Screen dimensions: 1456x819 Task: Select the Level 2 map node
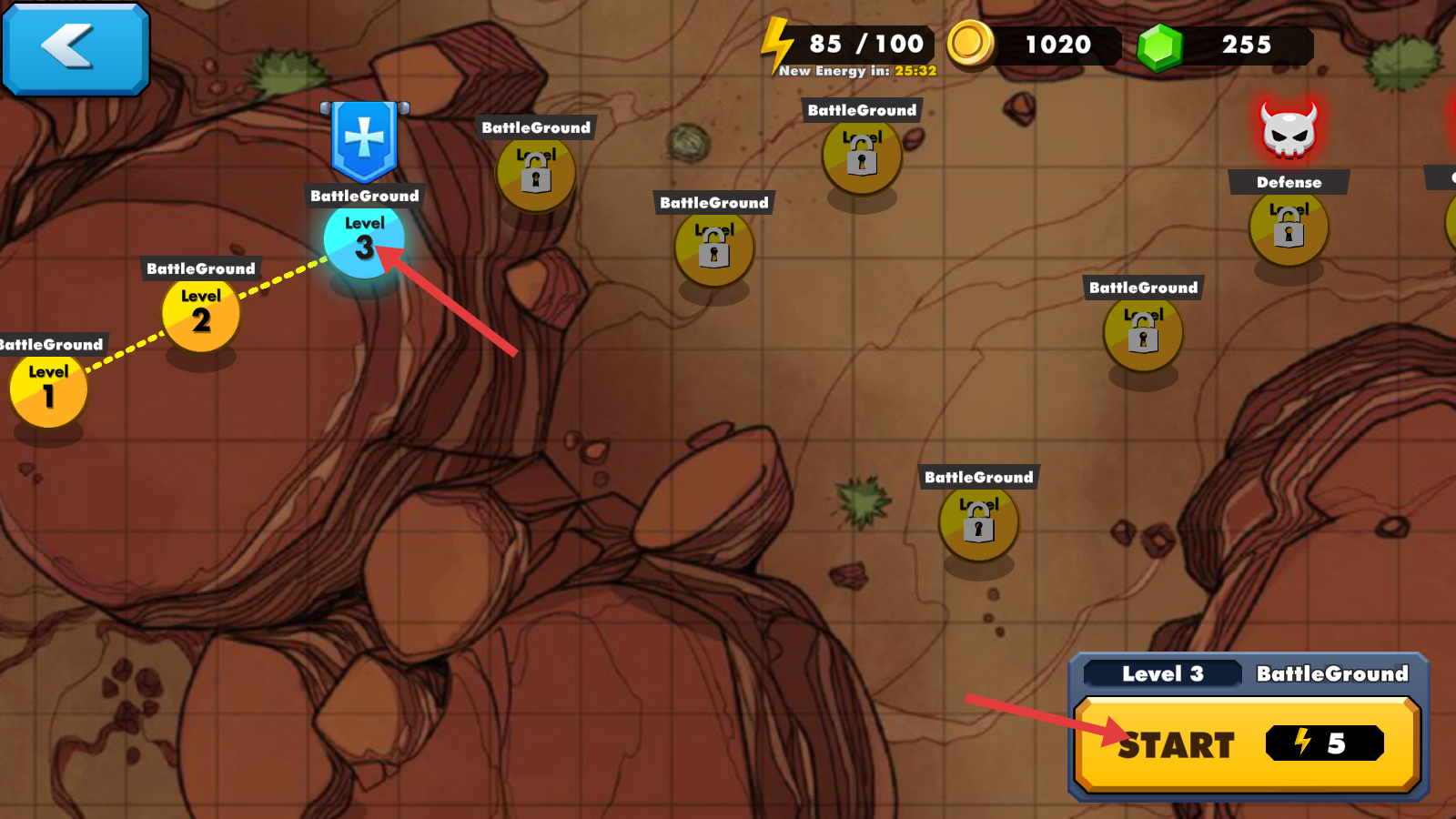tap(201, 313)
